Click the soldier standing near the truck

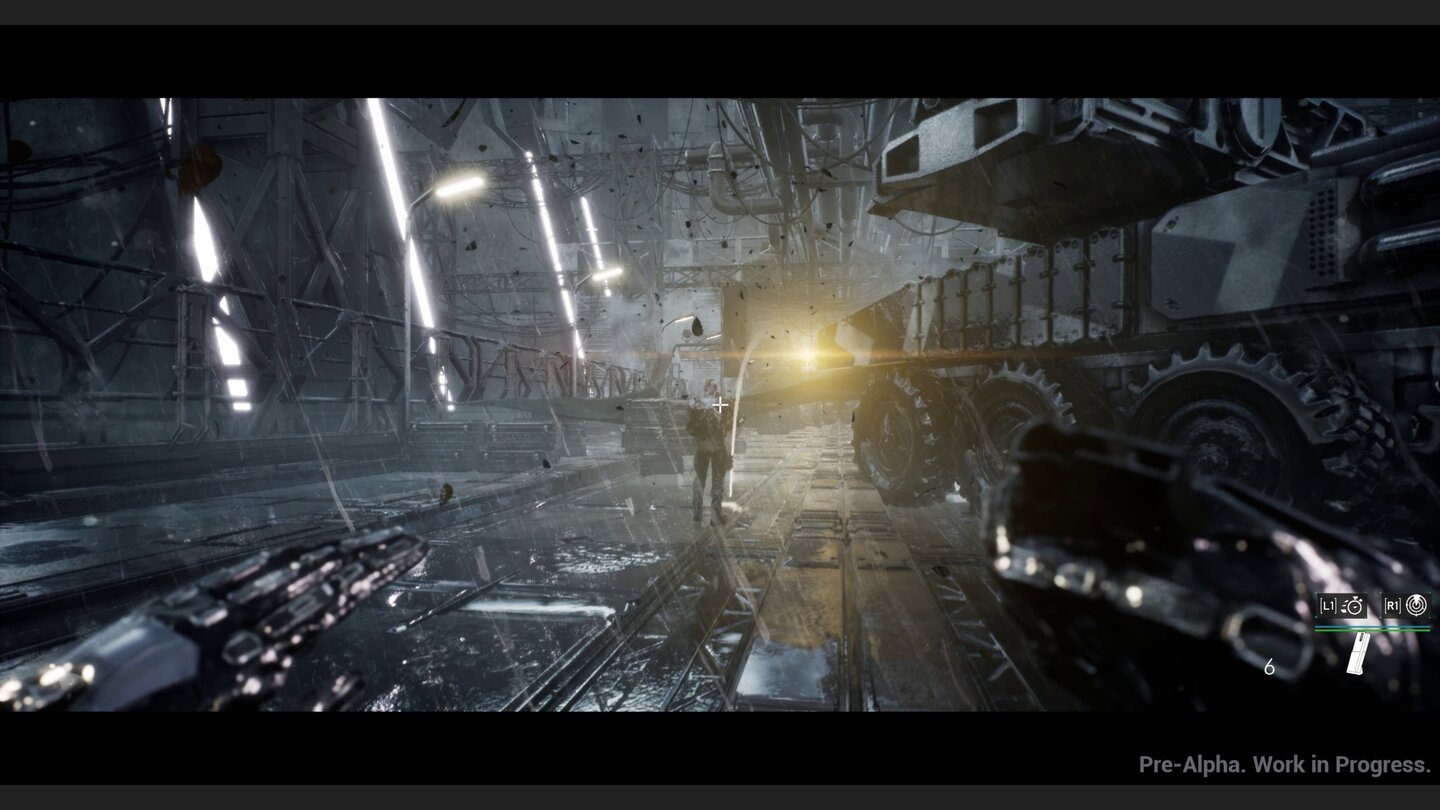tap(710, 460)
